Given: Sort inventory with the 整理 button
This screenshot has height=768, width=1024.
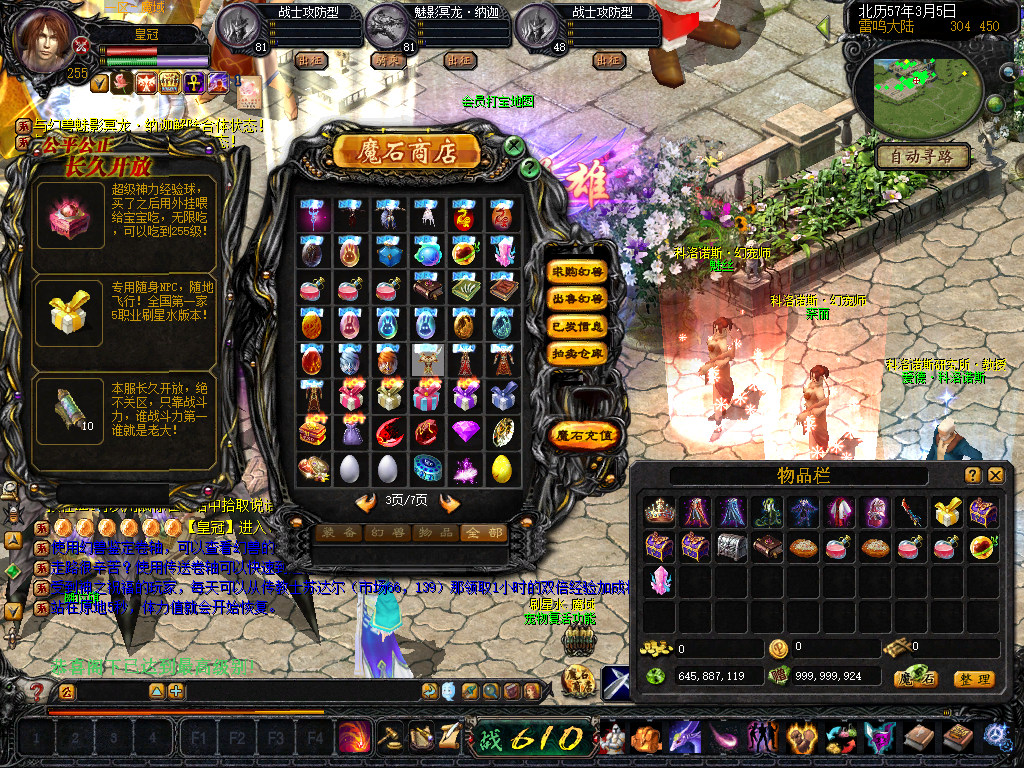Looking at the screenshot, I should coord(973,679).
